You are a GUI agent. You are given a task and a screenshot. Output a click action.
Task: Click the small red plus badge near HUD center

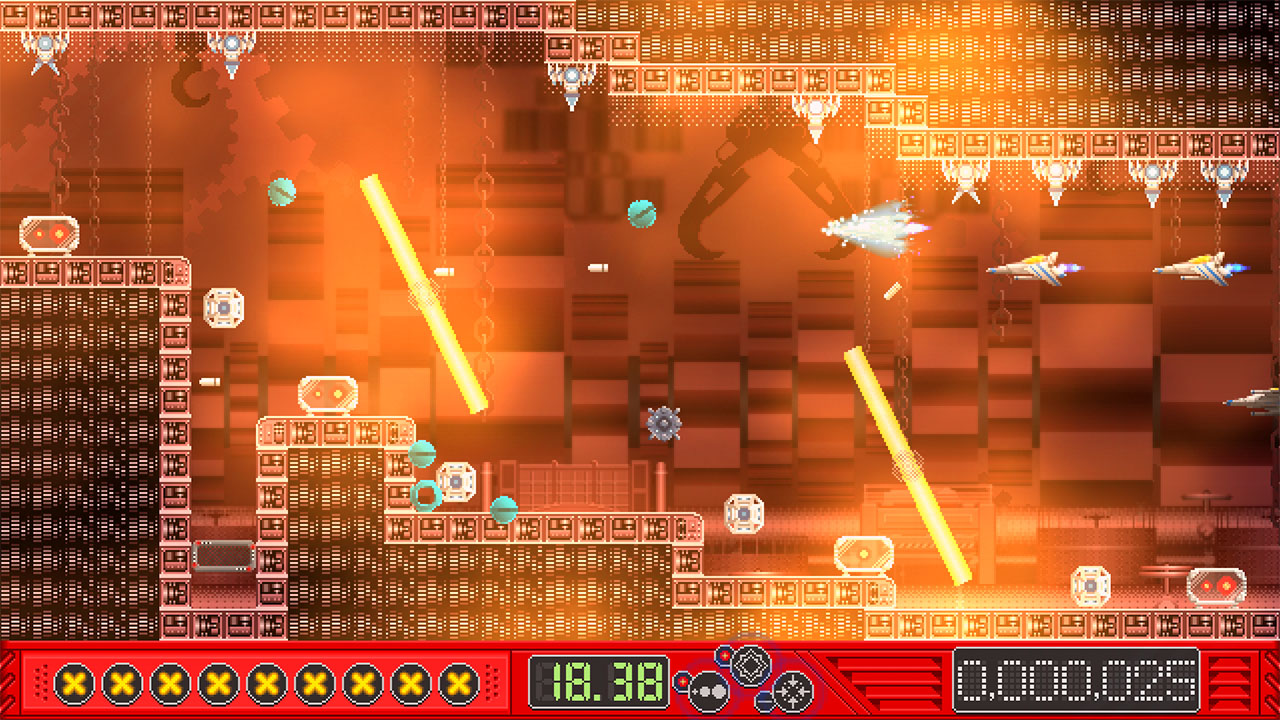726,655
